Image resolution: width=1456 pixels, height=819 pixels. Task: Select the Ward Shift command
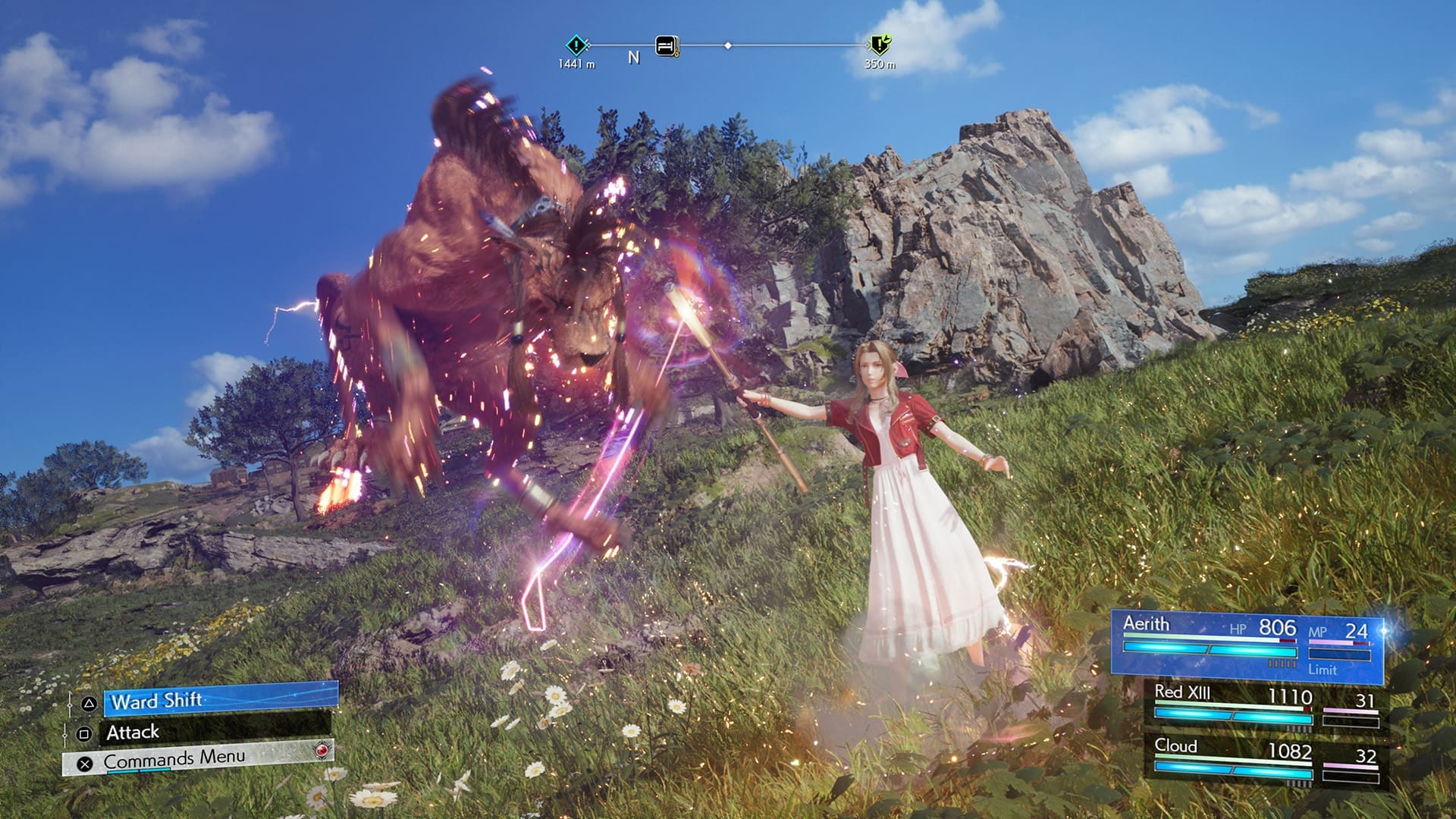coord(220,701)
